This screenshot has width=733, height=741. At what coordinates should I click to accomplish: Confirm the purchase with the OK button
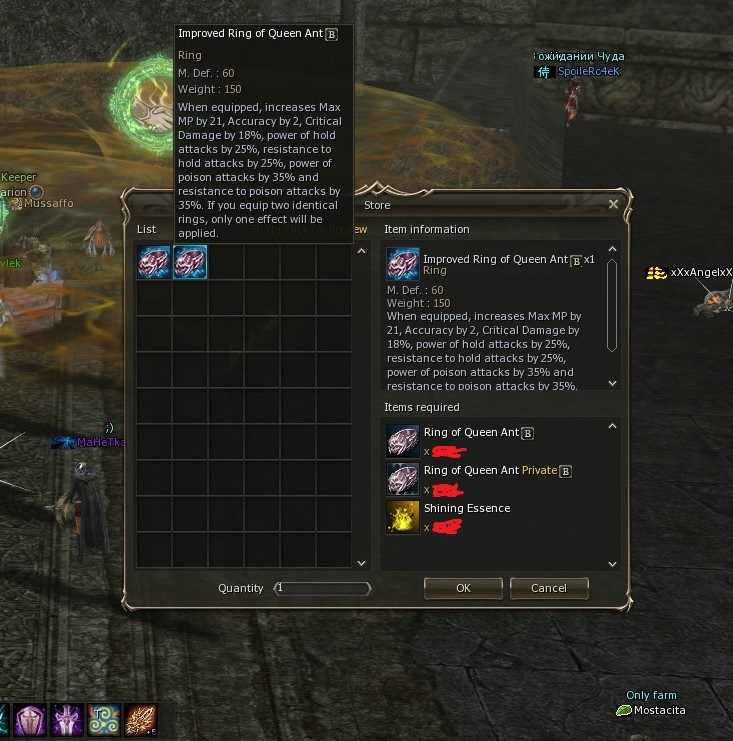463,588
